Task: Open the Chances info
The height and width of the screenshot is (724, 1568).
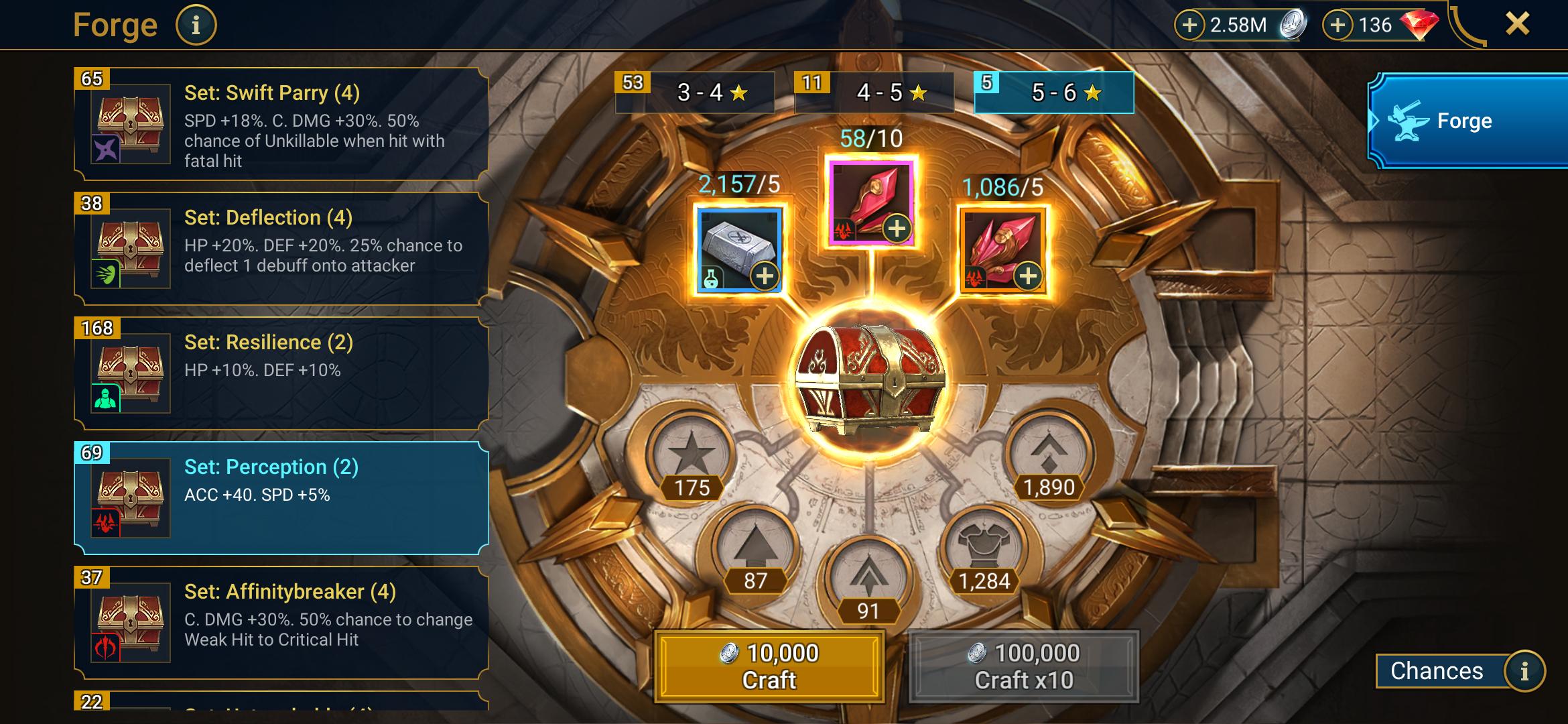Action: tap(1524, 671)
